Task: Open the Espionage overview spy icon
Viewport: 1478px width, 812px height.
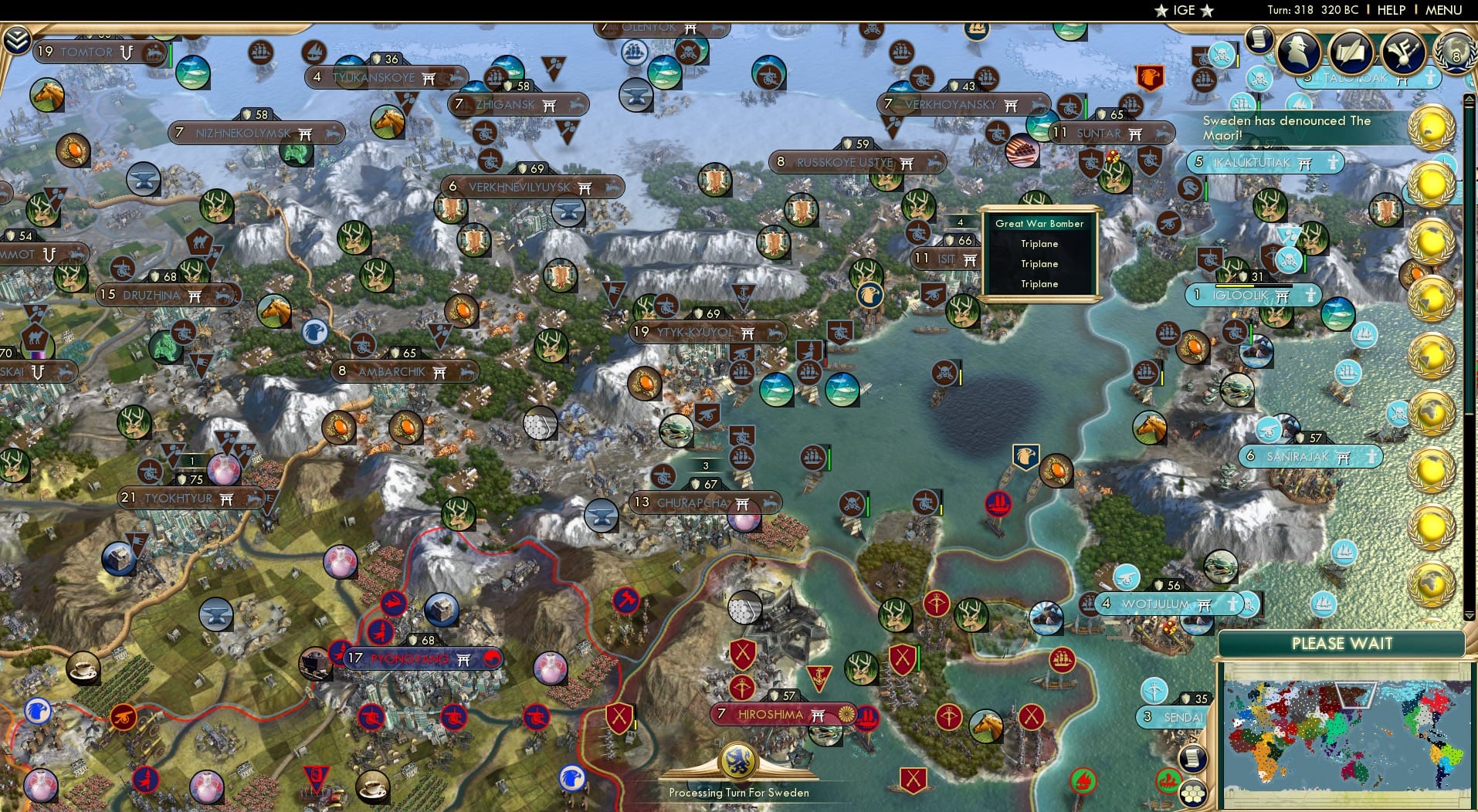Action: coord(1299,52)
